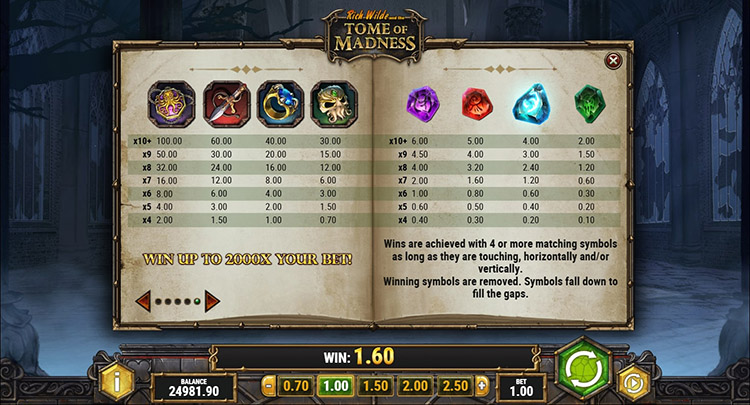Open the autoplay options
The width and height of the screenshot is (750, 405).
(x=632, y=382)
